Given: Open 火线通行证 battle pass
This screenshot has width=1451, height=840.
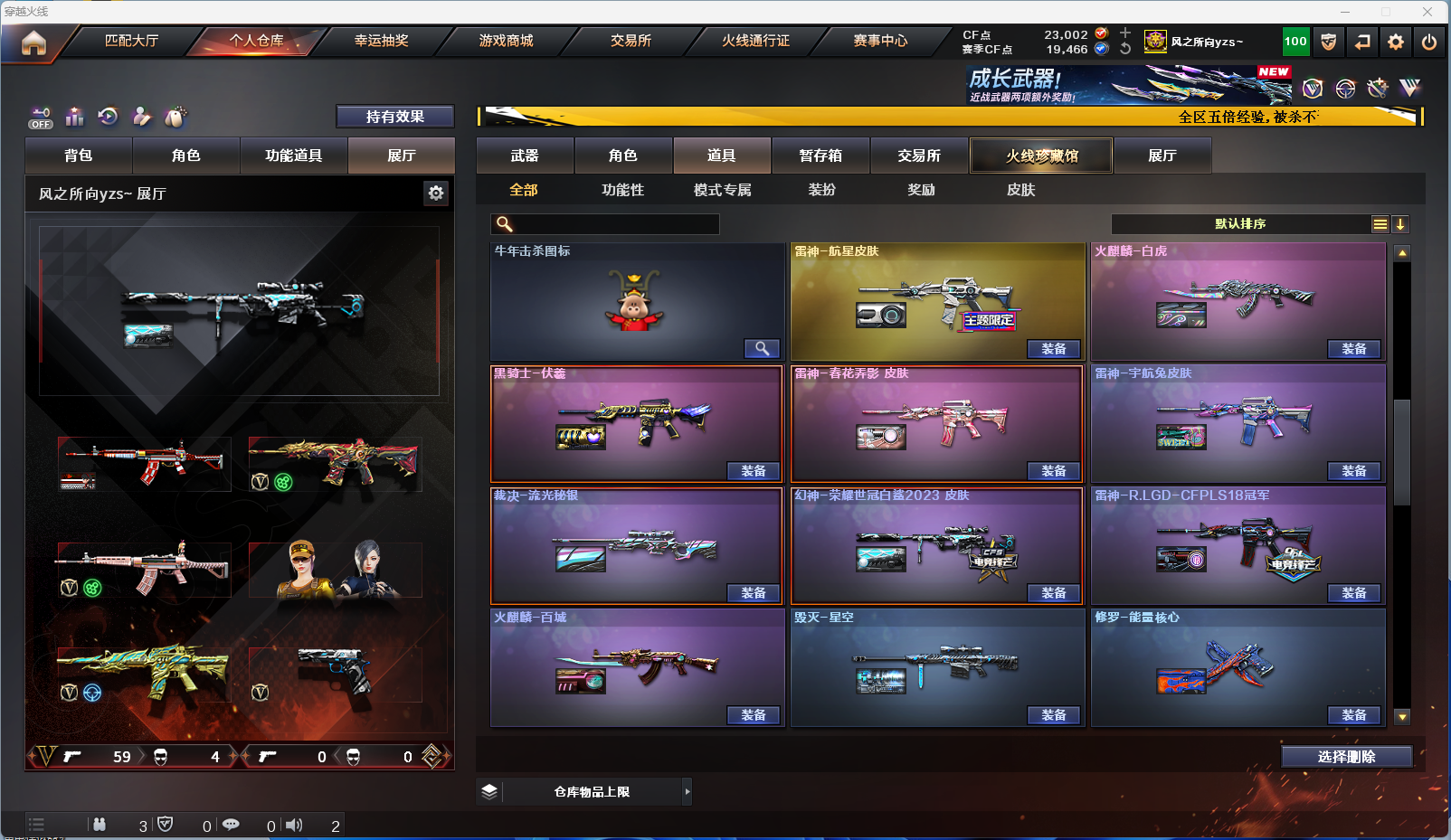Looking at the screenshot, I should [x=755, y=41].
